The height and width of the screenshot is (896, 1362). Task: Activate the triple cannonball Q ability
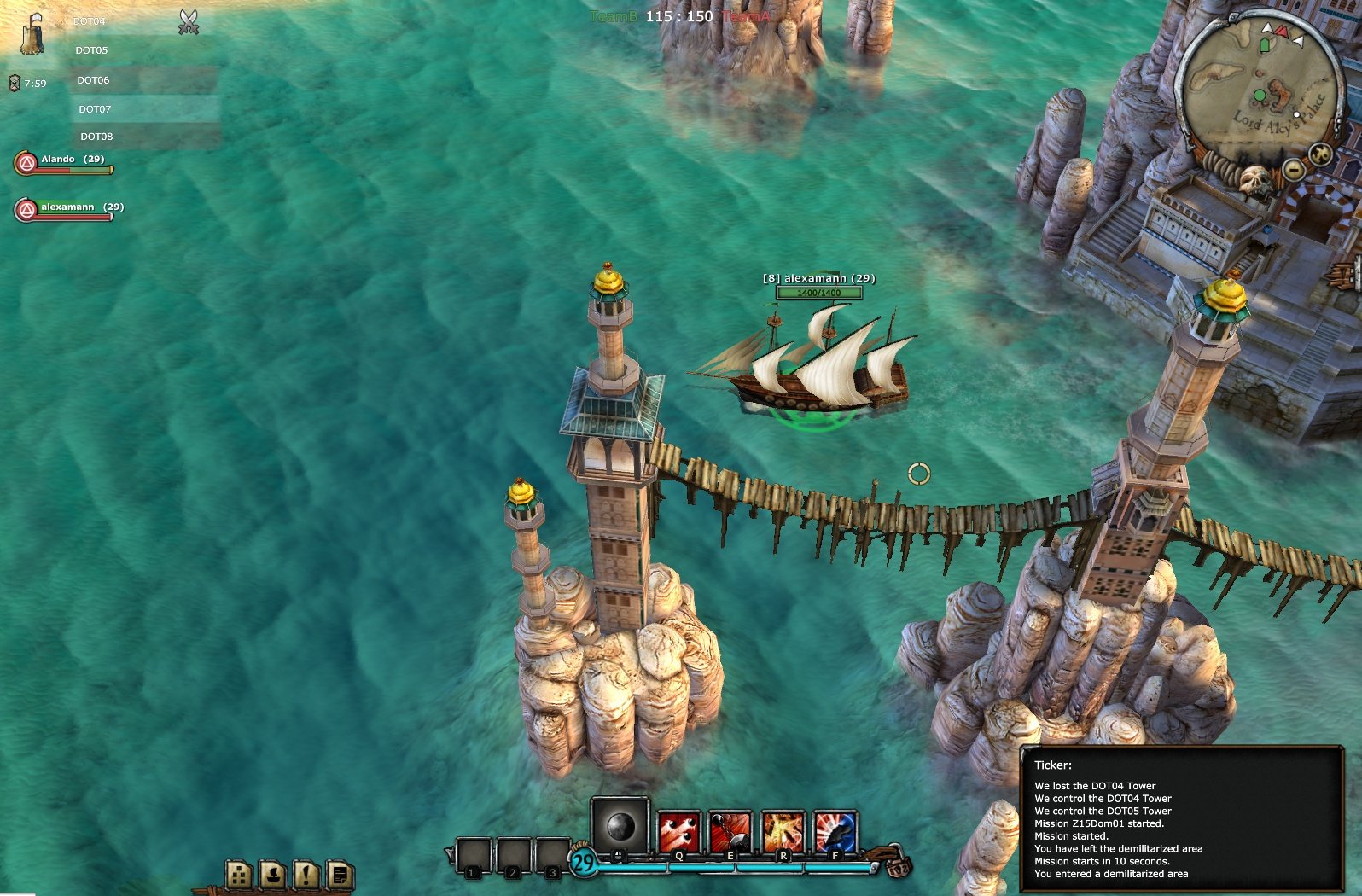679,831
